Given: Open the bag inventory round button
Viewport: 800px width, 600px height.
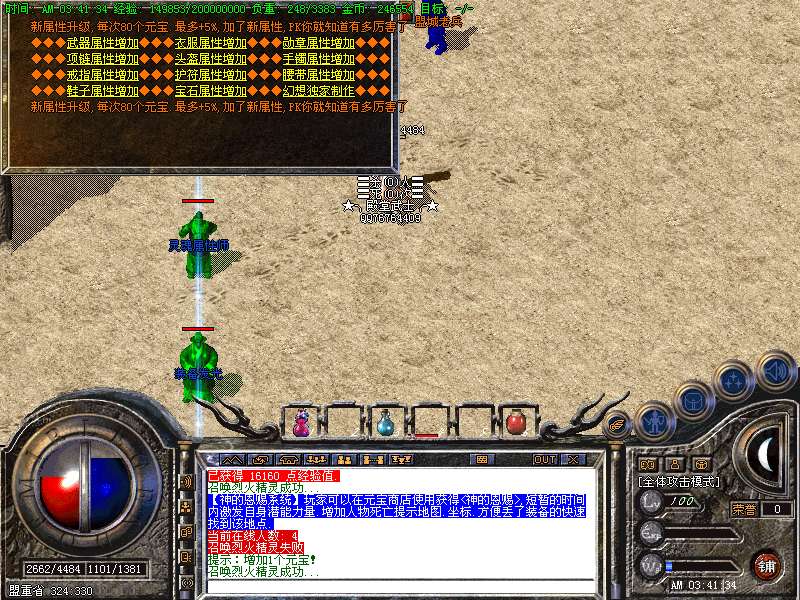Looking at the screenshot, I should coord(694,400).
